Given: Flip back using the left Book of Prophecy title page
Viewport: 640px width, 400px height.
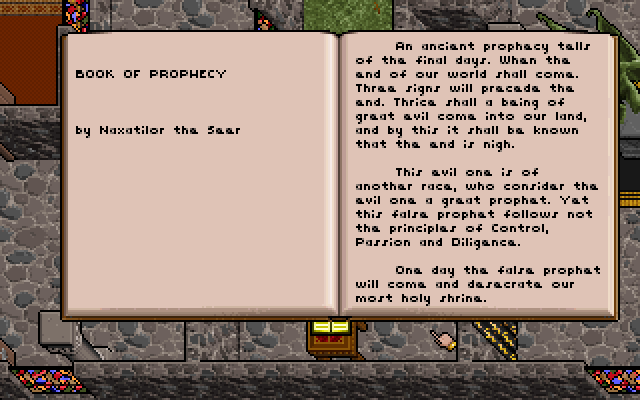Looking at the screenshot, I should click(x=198, y=170).
